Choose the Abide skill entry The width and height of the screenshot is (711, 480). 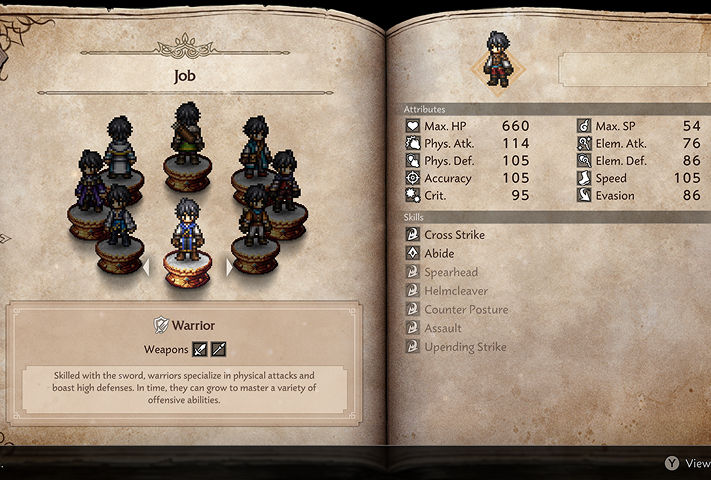pyautogui.click(x=438, y=254)
